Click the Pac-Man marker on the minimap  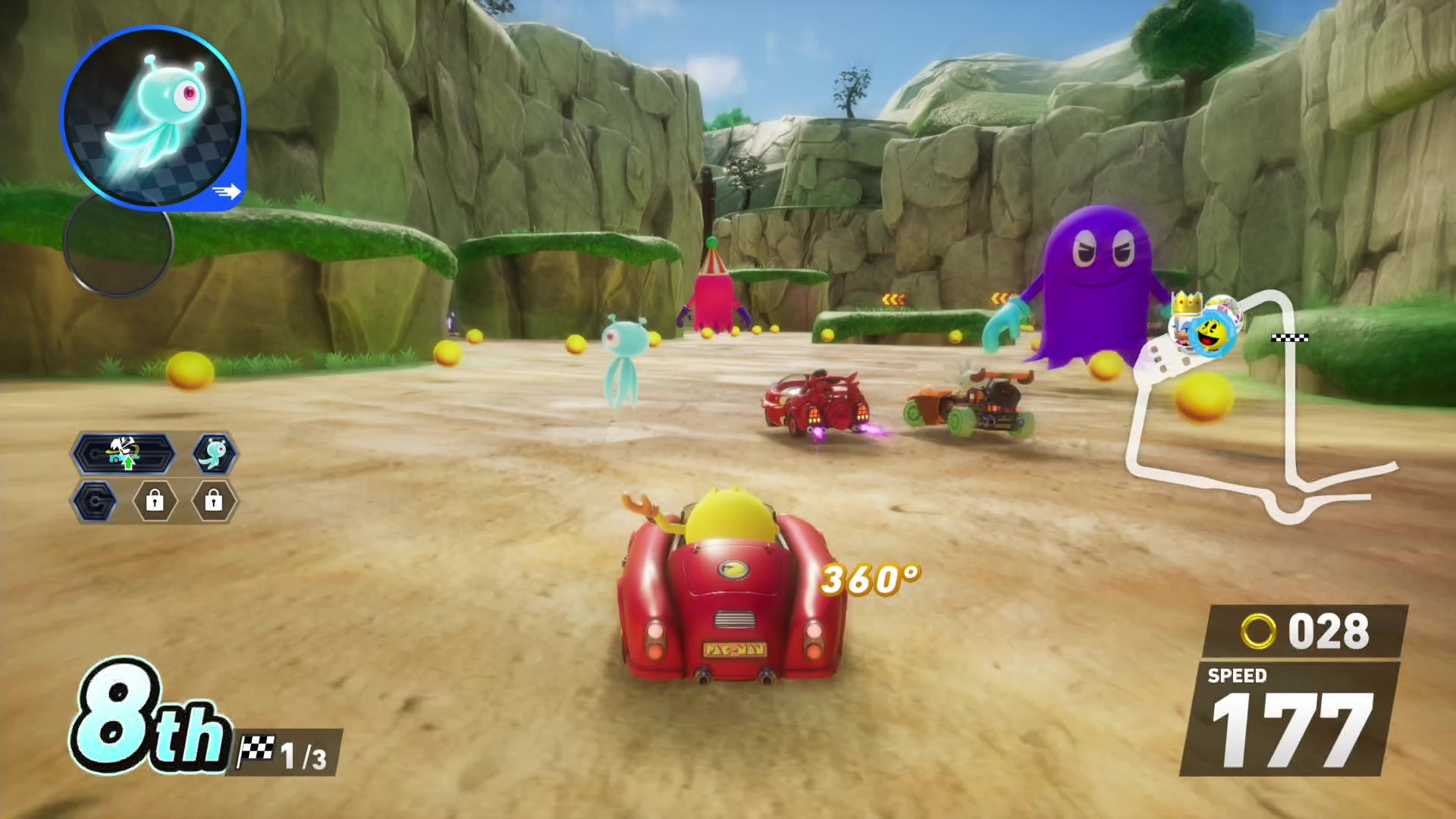click(x=1210, y=334)
